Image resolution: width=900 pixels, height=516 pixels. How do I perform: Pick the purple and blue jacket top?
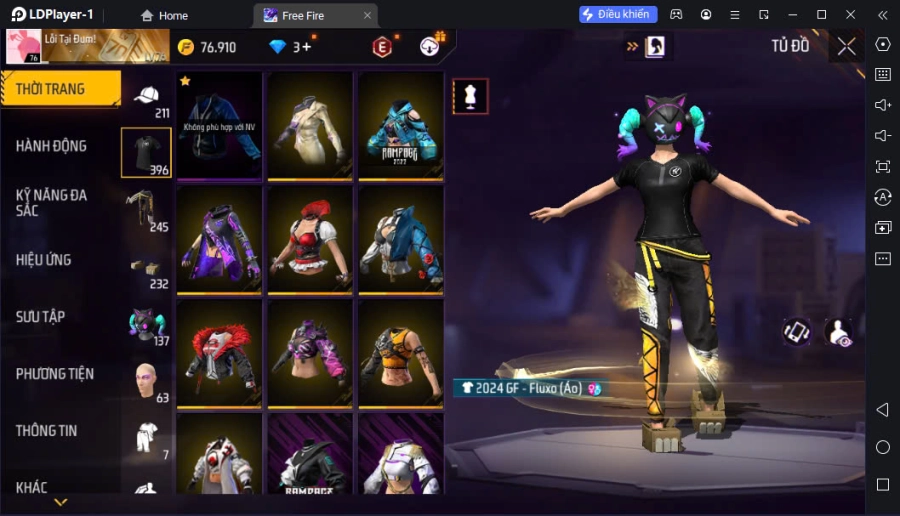(219, 240)
